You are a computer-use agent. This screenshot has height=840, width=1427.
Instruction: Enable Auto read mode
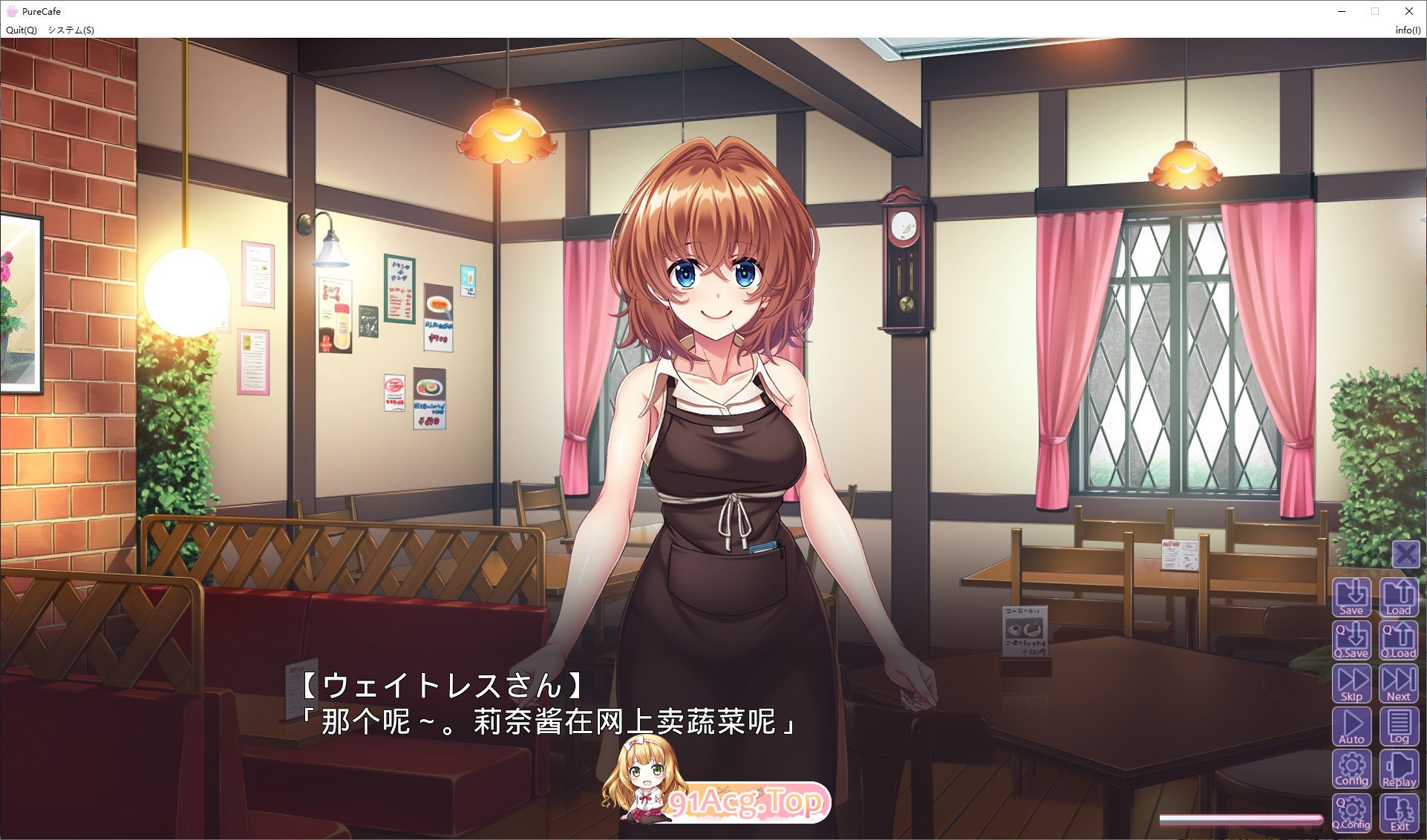(x=1352, y=725)
